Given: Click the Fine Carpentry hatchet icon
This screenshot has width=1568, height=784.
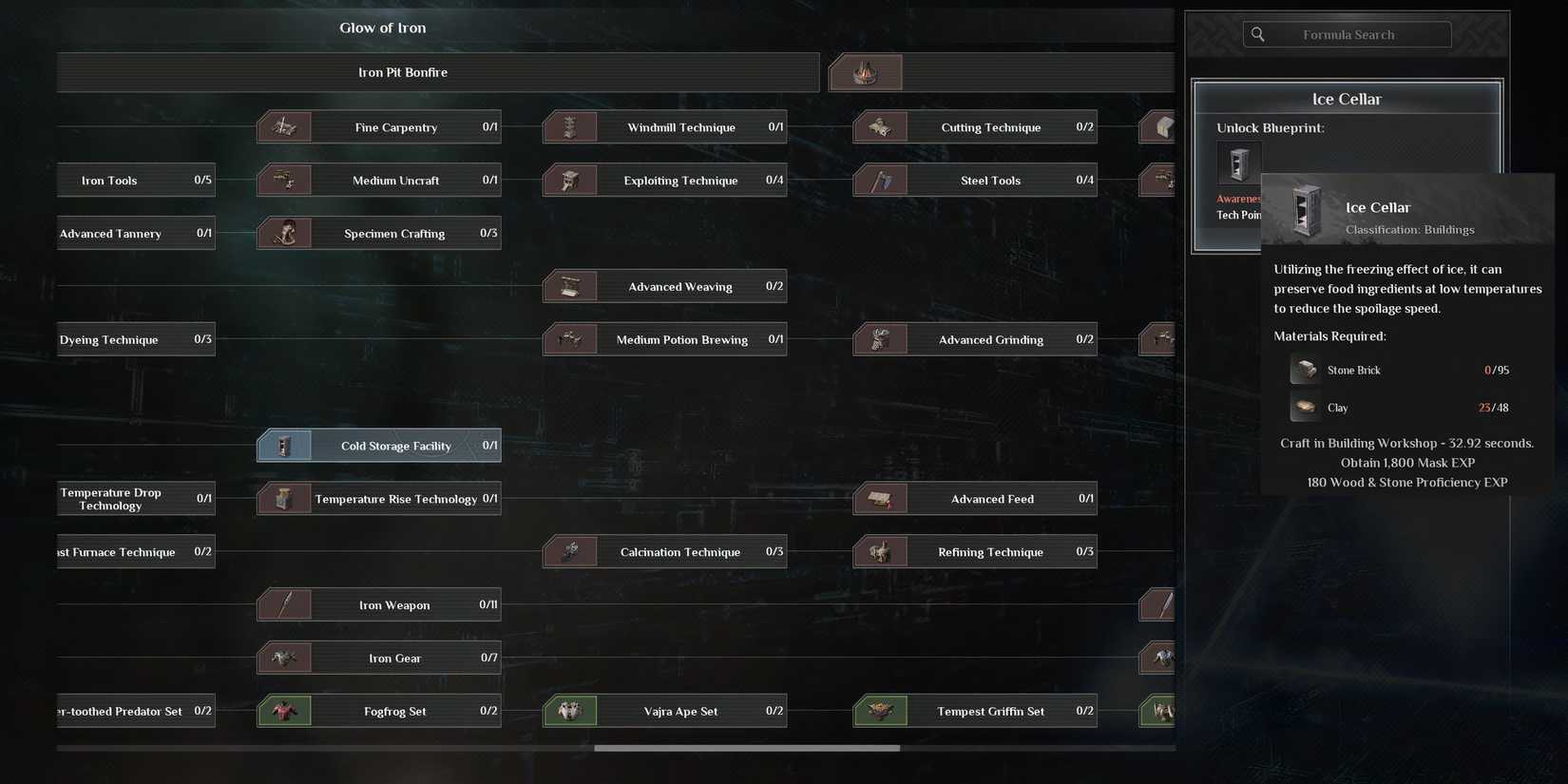Looking at the screenshot, I should (x=284, y=126).
